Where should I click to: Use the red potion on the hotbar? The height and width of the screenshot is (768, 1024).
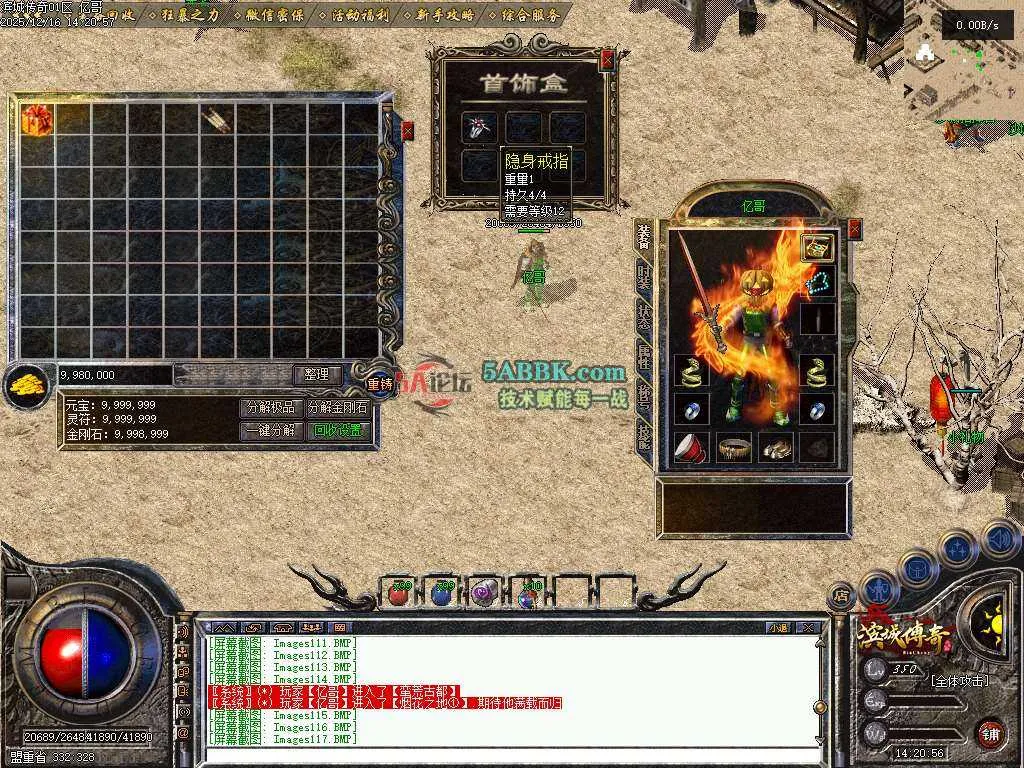coord(399,594)
